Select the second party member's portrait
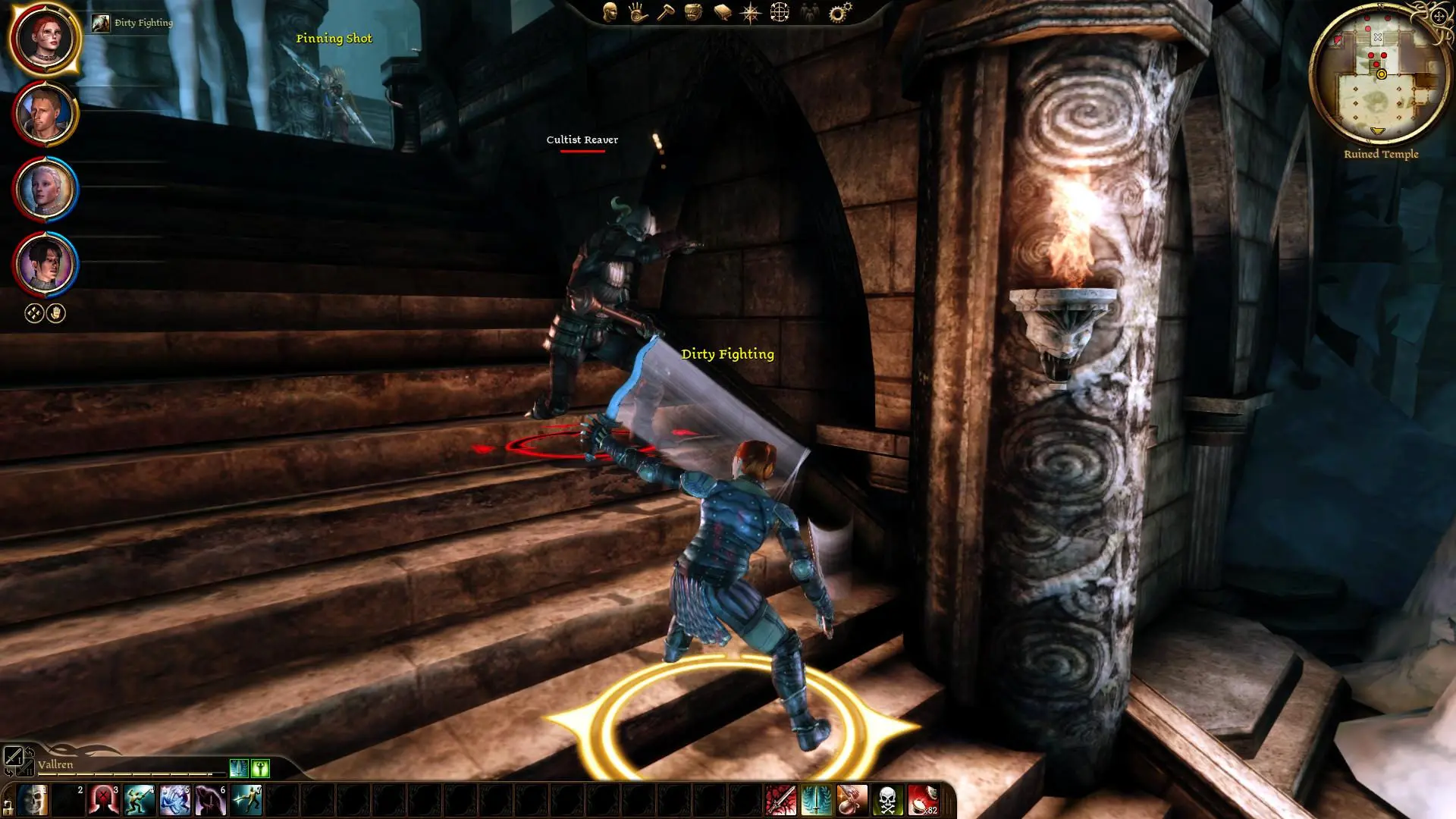This screenshot has width=1456, height=819. click(45, 114)
